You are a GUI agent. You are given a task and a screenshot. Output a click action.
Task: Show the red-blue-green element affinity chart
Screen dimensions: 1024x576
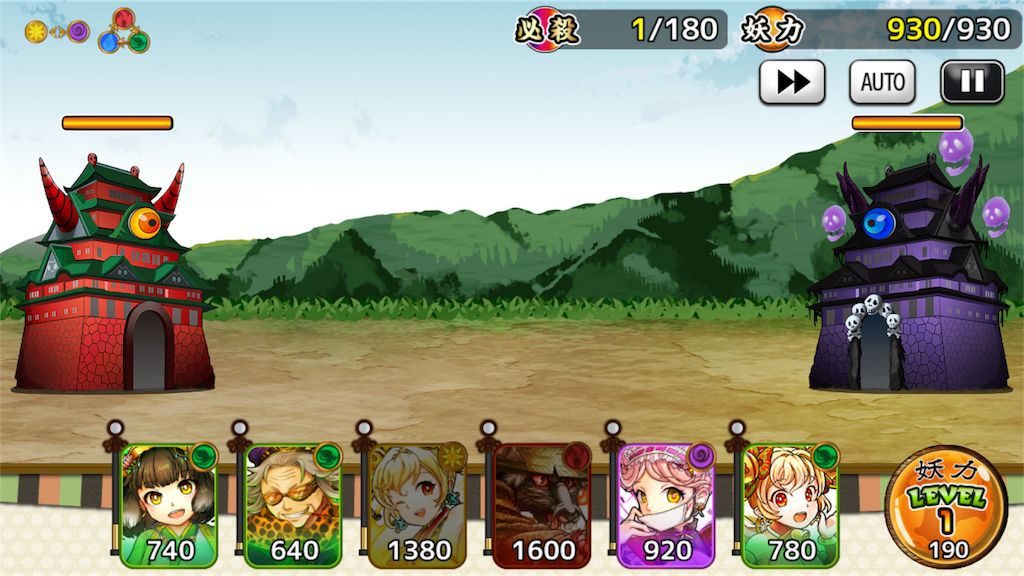(x=123, y=32)
